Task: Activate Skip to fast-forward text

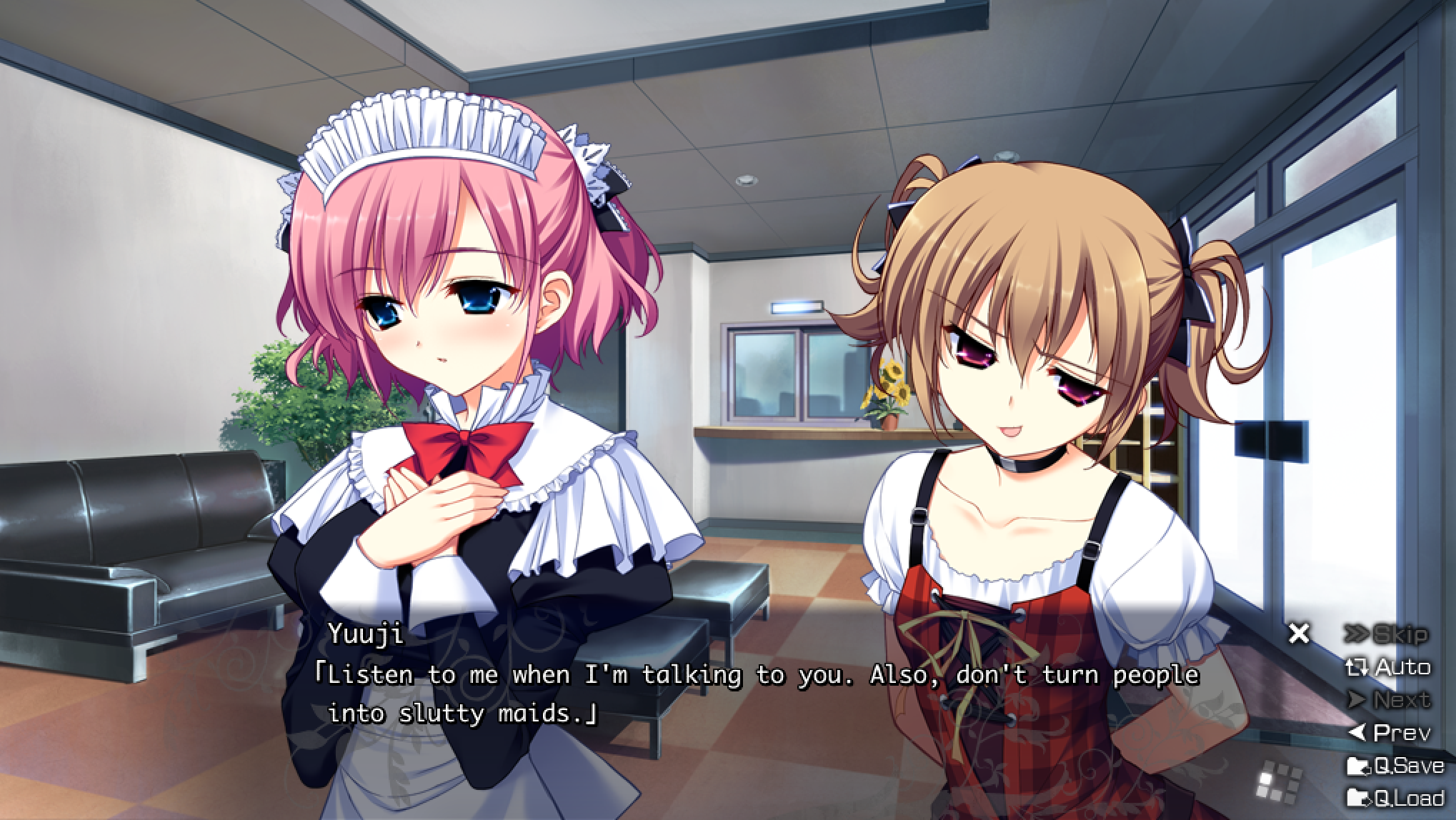Action: (1386, 634)
